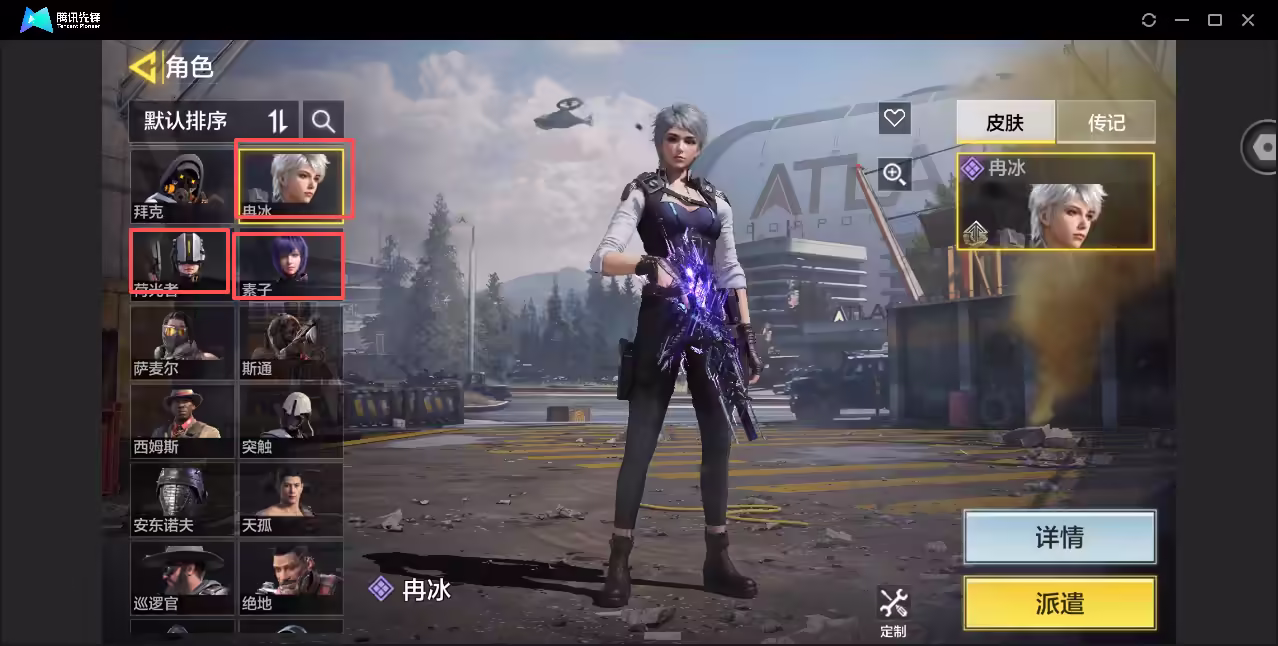This screenshot has width=1278, height=646.
Task: Select the 突触 character tile
Action: 290,420
